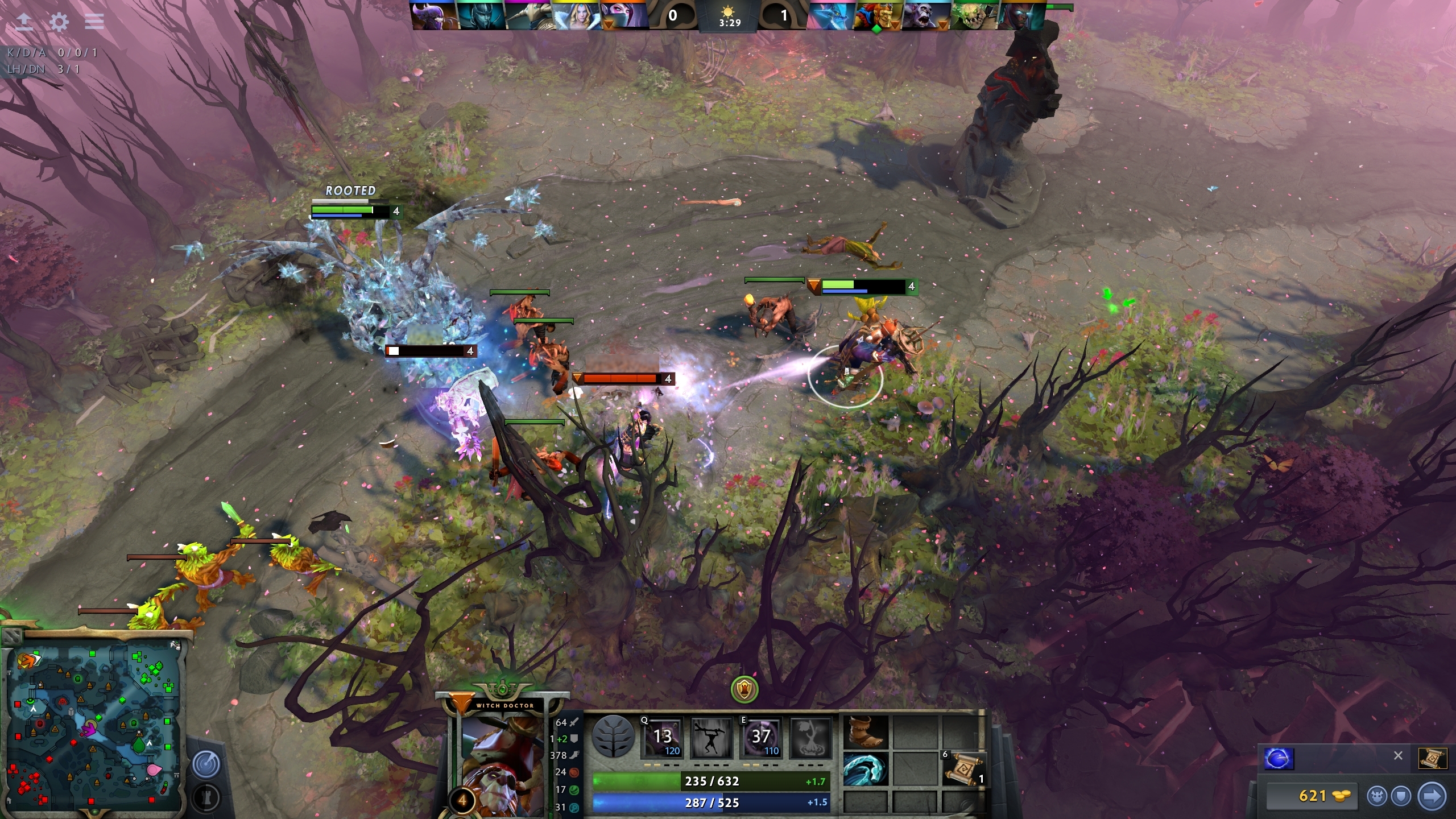Open the talent tree icon
This screenshot has width=1456, height=819.
point(613,736)
